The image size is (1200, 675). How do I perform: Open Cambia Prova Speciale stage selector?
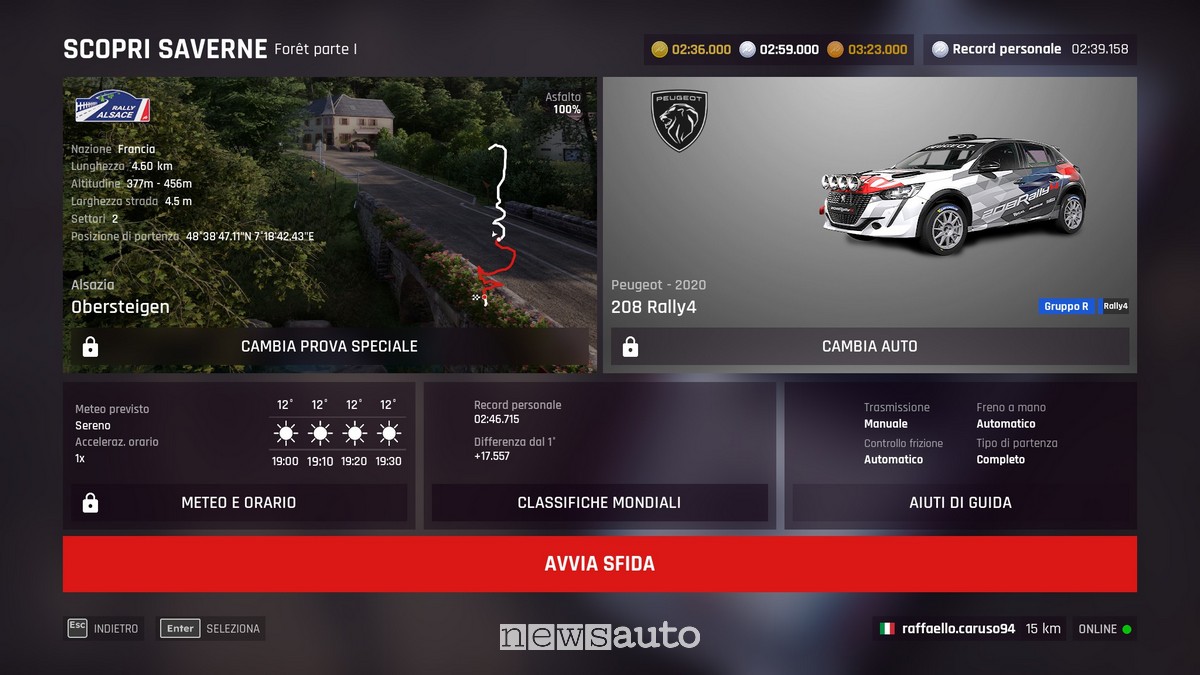pos(329,346)
